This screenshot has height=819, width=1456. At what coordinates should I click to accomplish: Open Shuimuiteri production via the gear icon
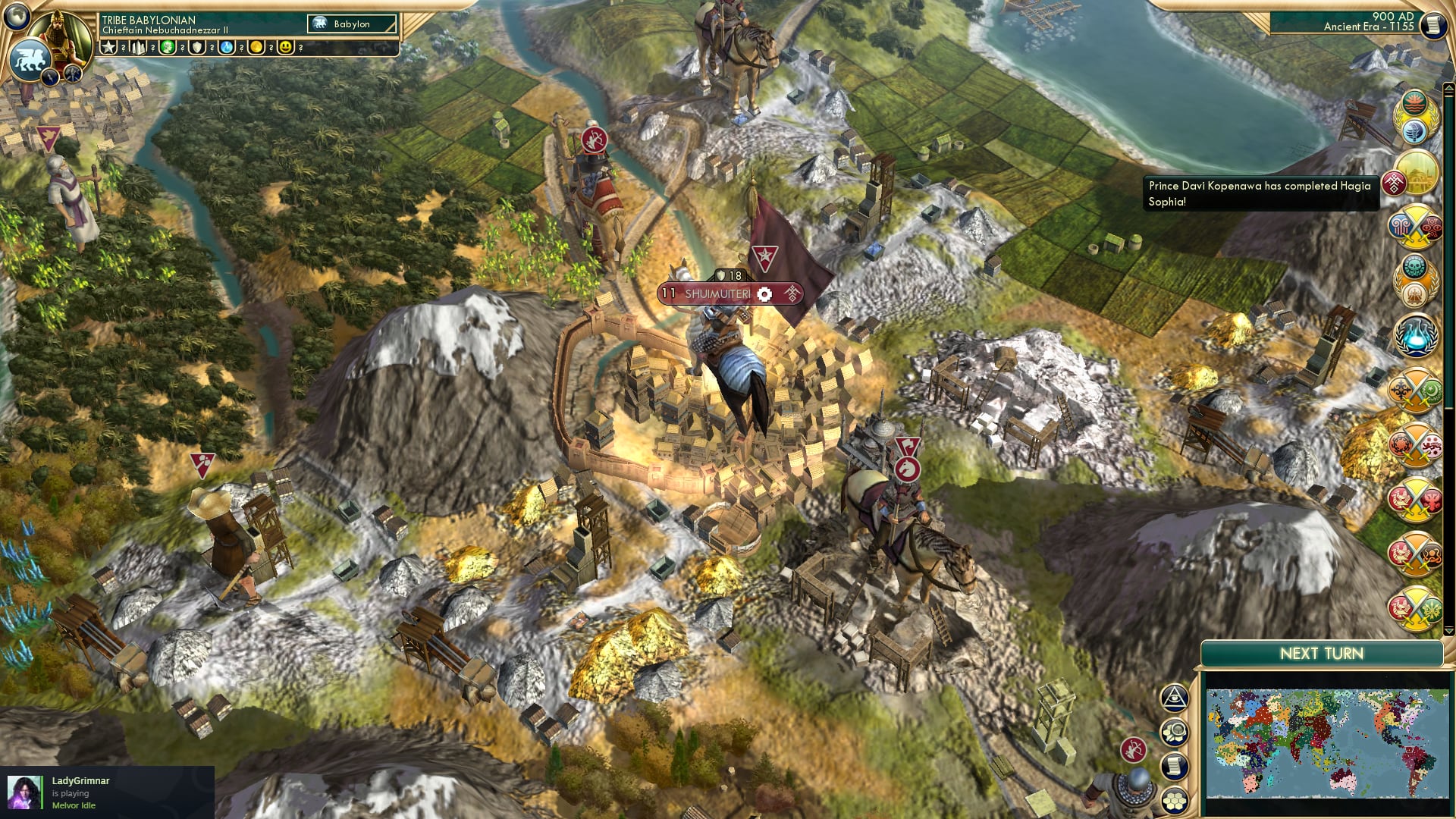pyautogui.click(x=766, y=294)
